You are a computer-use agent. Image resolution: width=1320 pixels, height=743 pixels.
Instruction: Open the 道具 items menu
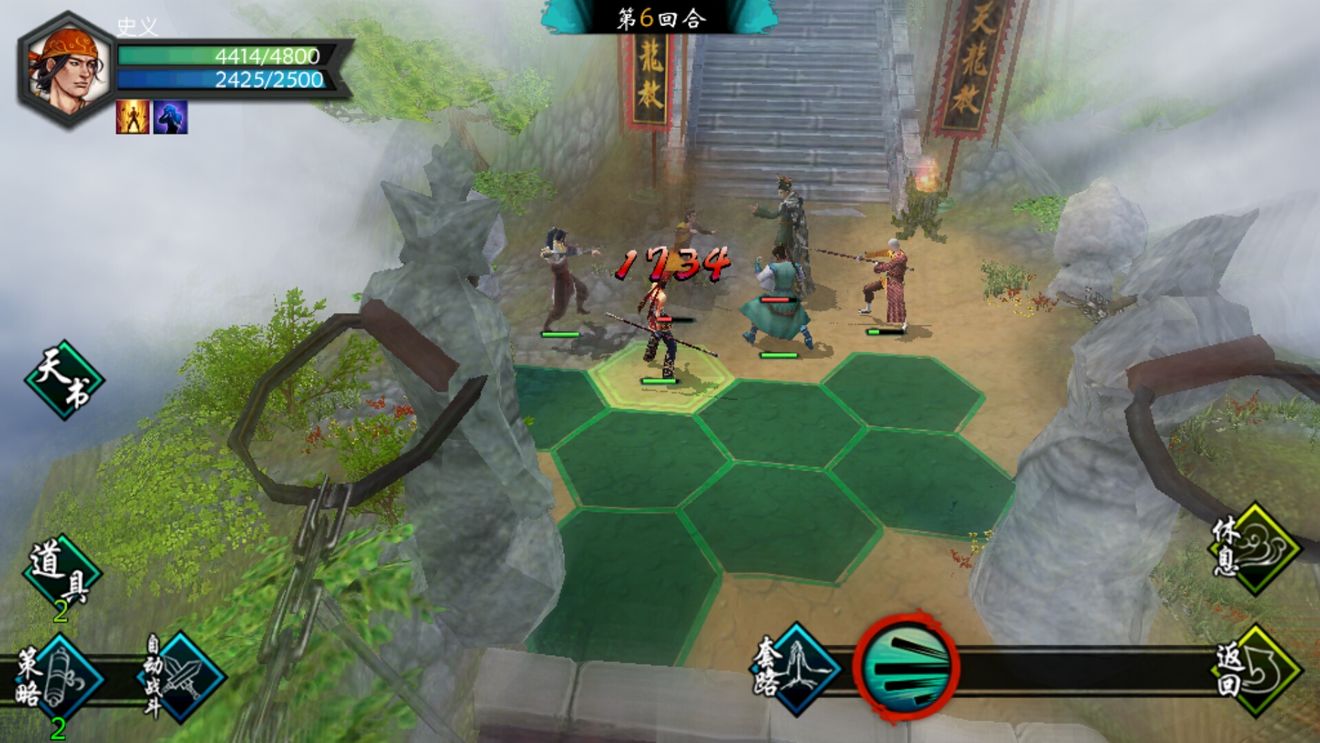tap(63, 573)
